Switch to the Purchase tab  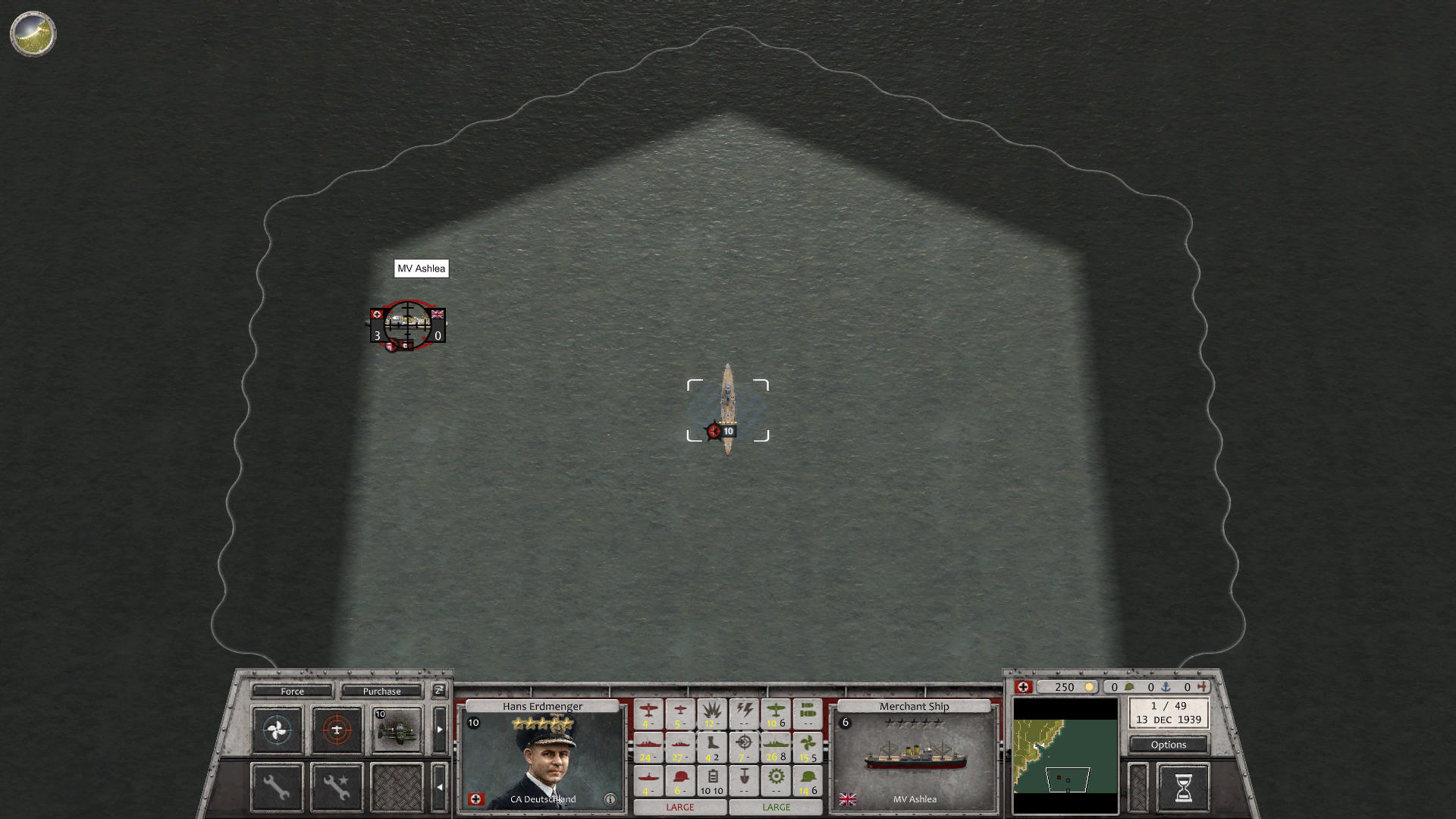tap(382, 692)
